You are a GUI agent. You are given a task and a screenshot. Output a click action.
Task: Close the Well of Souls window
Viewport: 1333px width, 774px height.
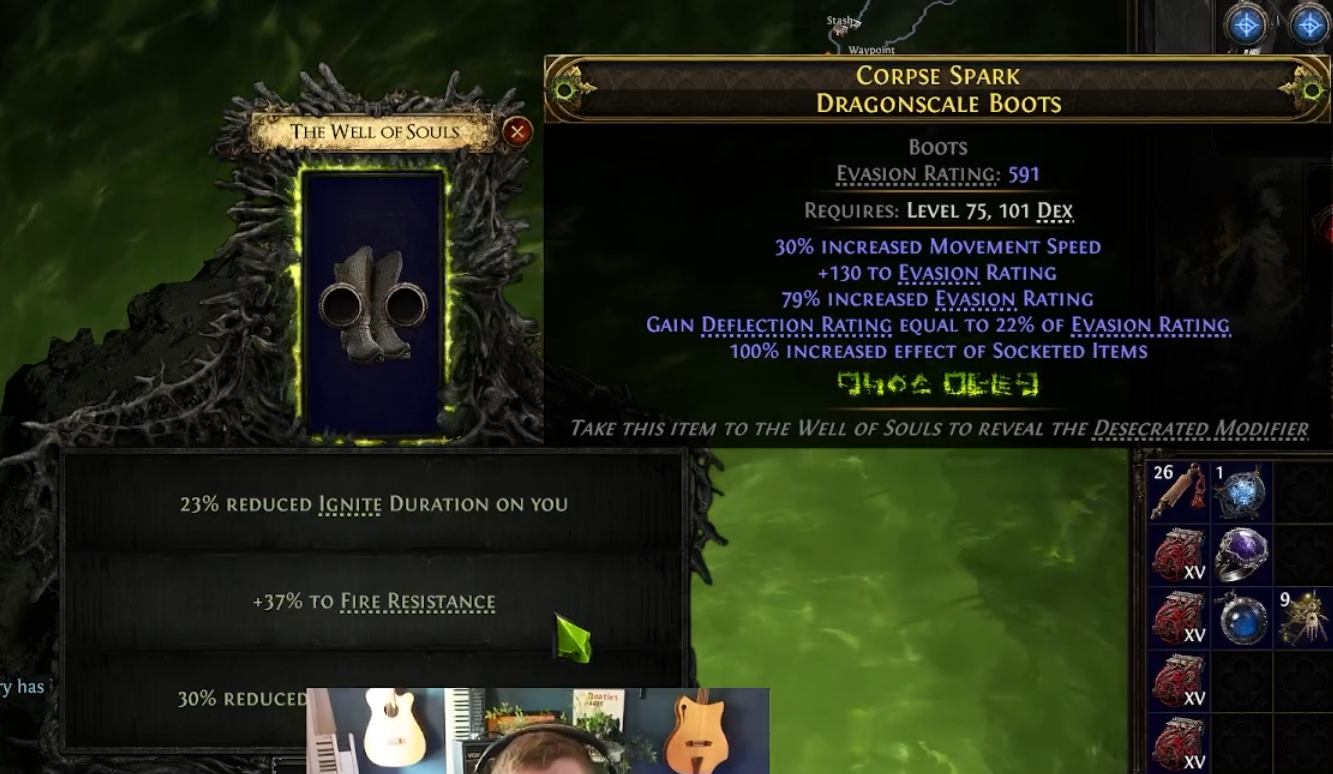517,131
